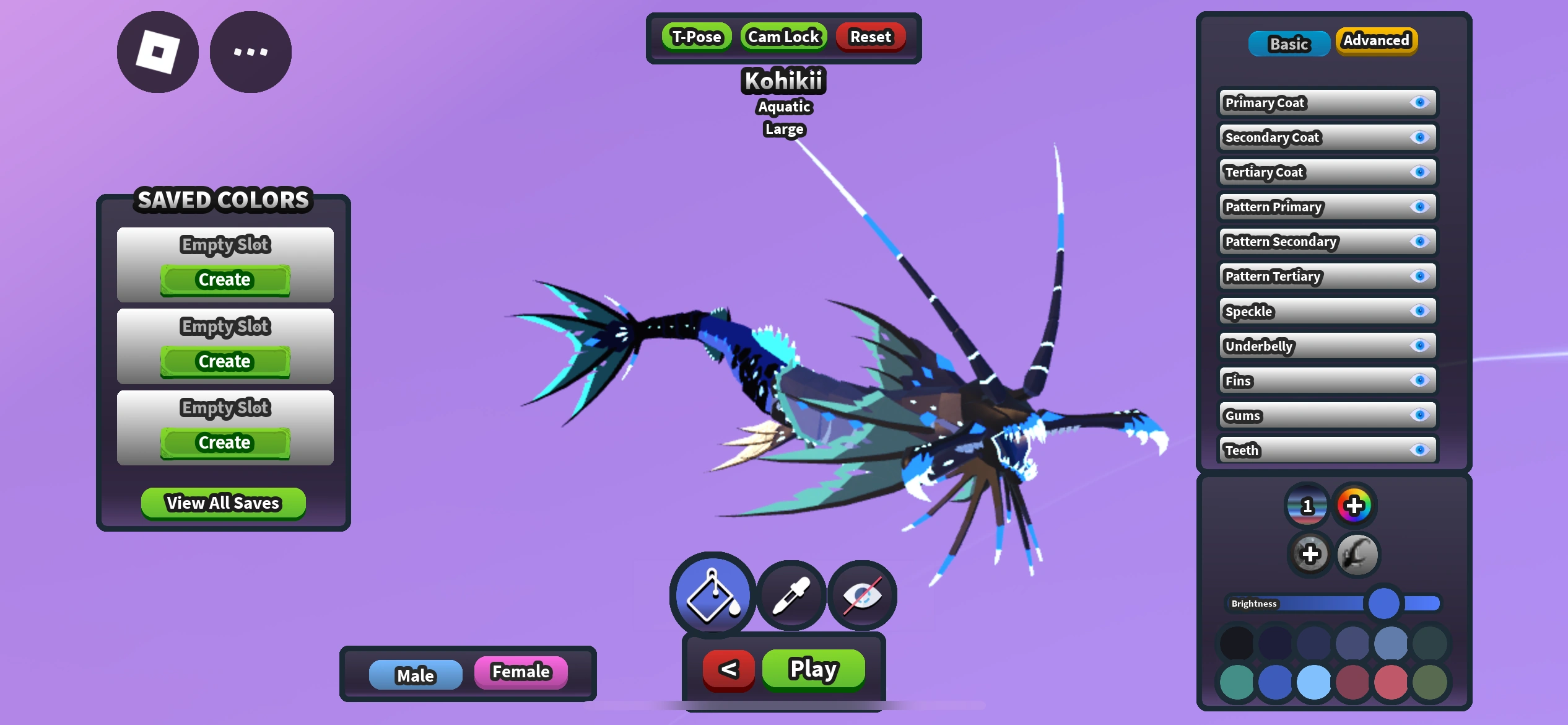
Task: Click the Roblox logo button
Action: [157, 51]
